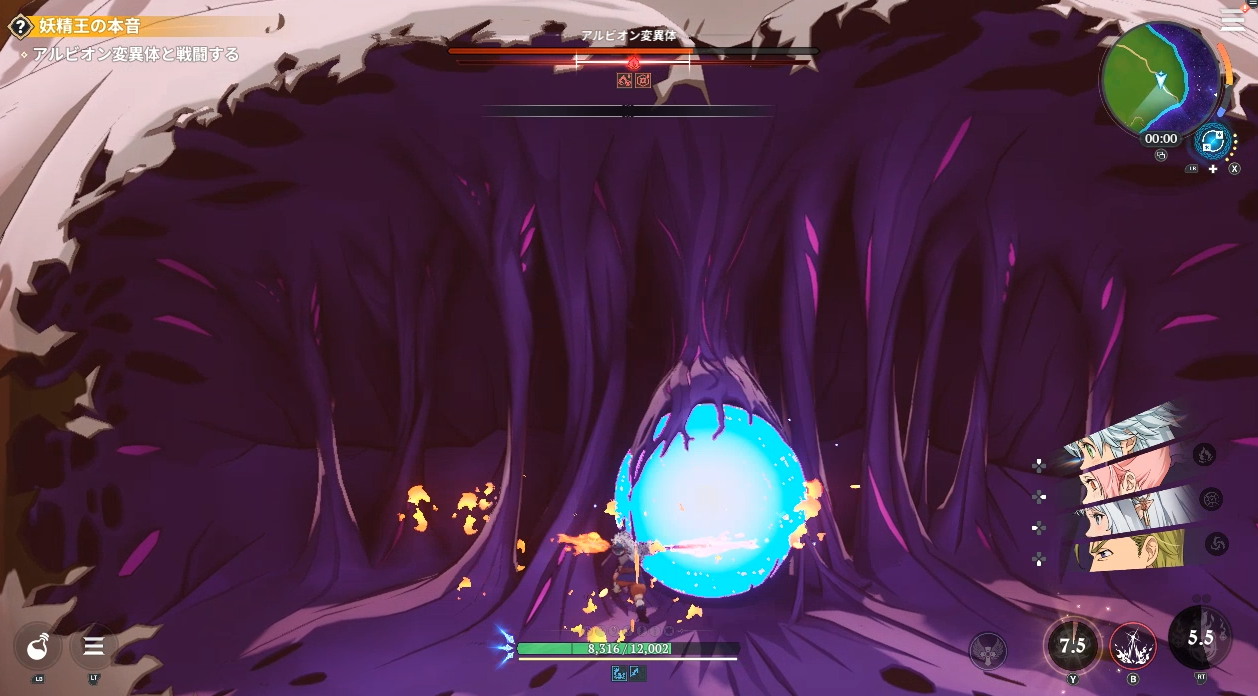The width and height of the screenshot is (1258, 696).
Task: Click the wheel-shaped icon beside the portraits
Action: 1211,498
